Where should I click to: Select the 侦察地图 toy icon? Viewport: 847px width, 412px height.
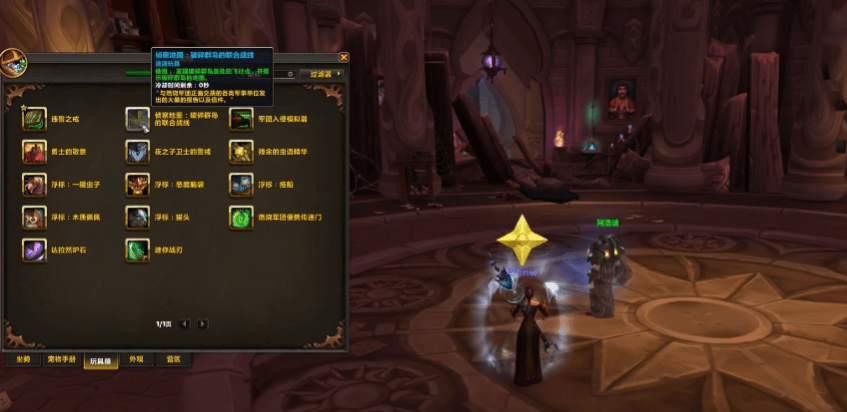[x=137, y=119]
